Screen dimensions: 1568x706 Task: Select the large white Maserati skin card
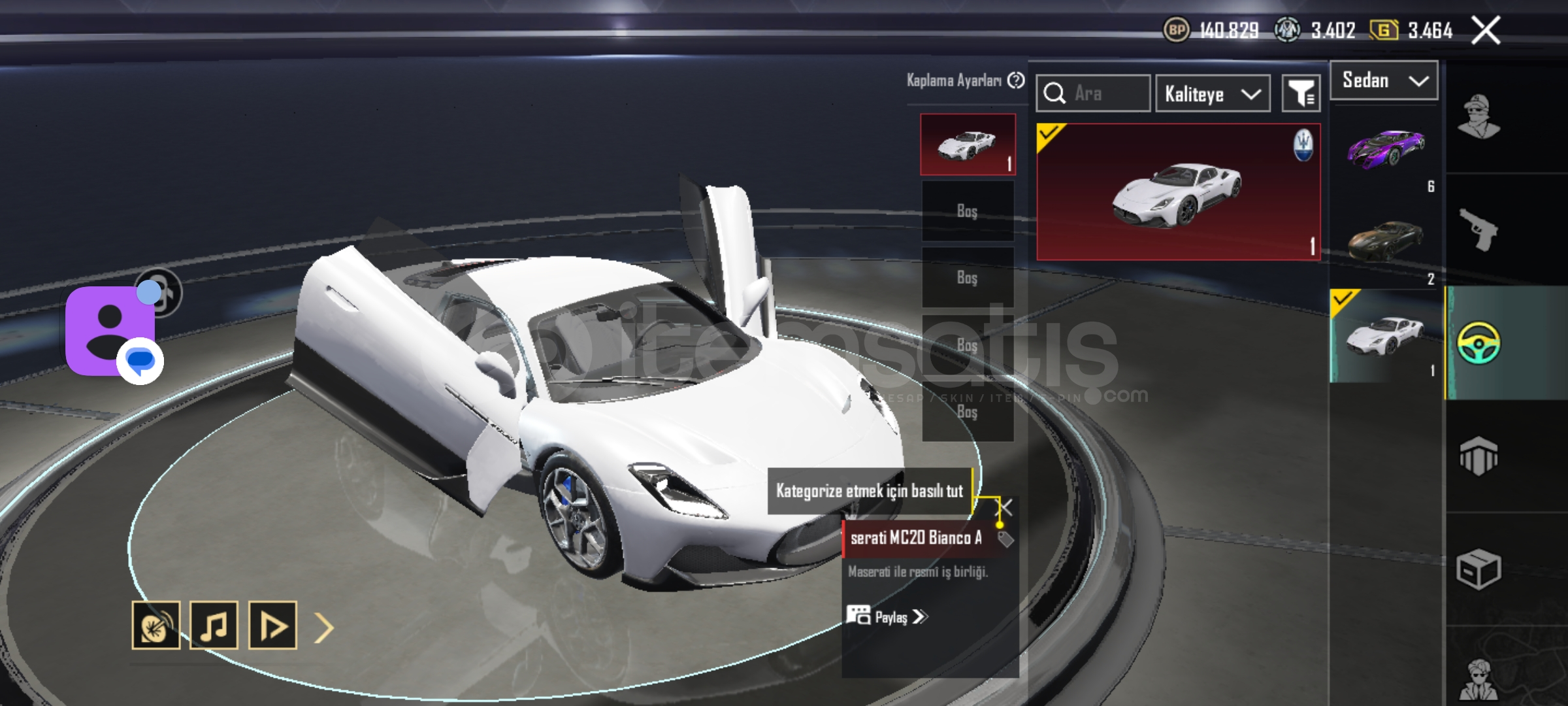click(x=1178, y=192)
